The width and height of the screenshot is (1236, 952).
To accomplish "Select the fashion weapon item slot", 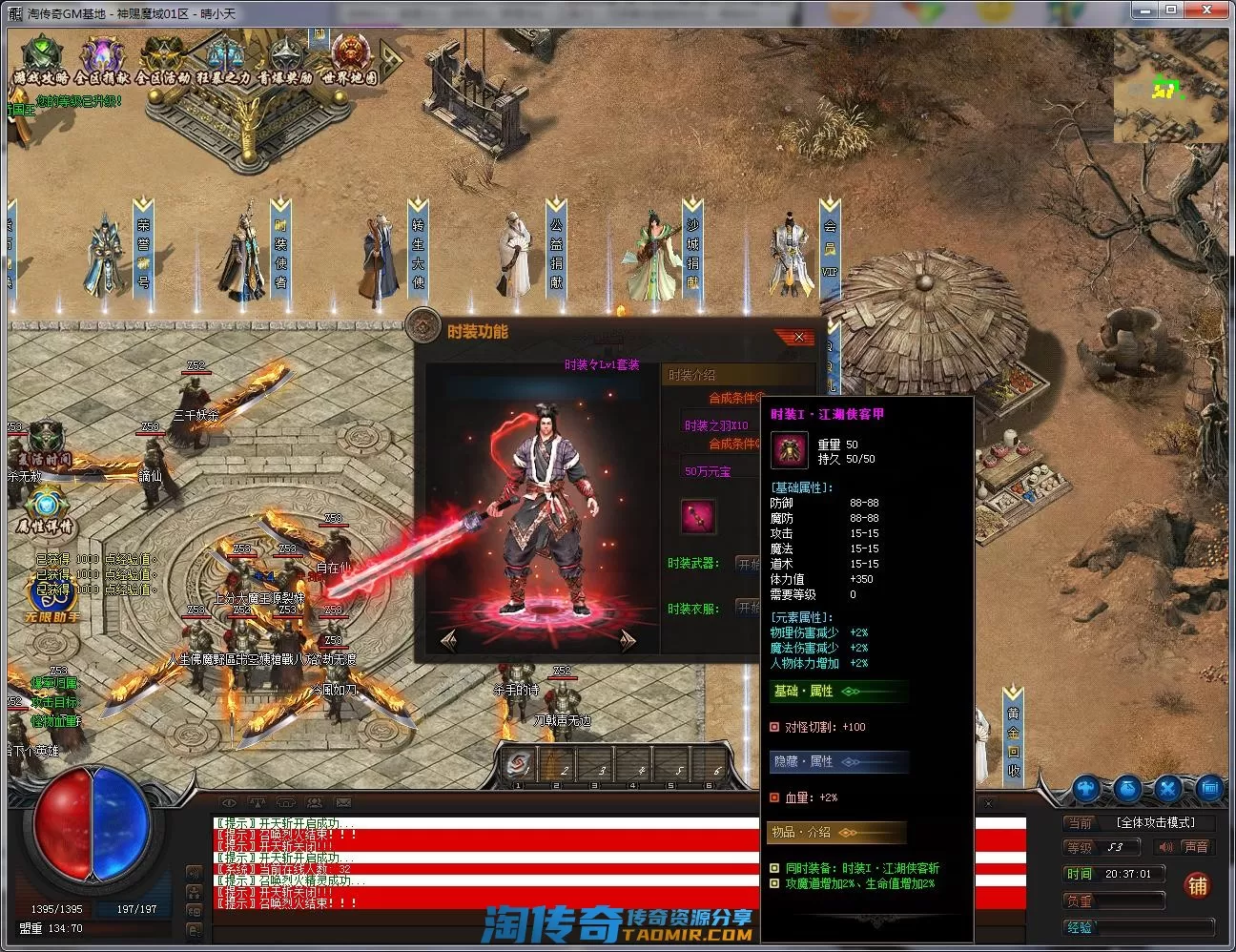I will (x=699, y=516).
